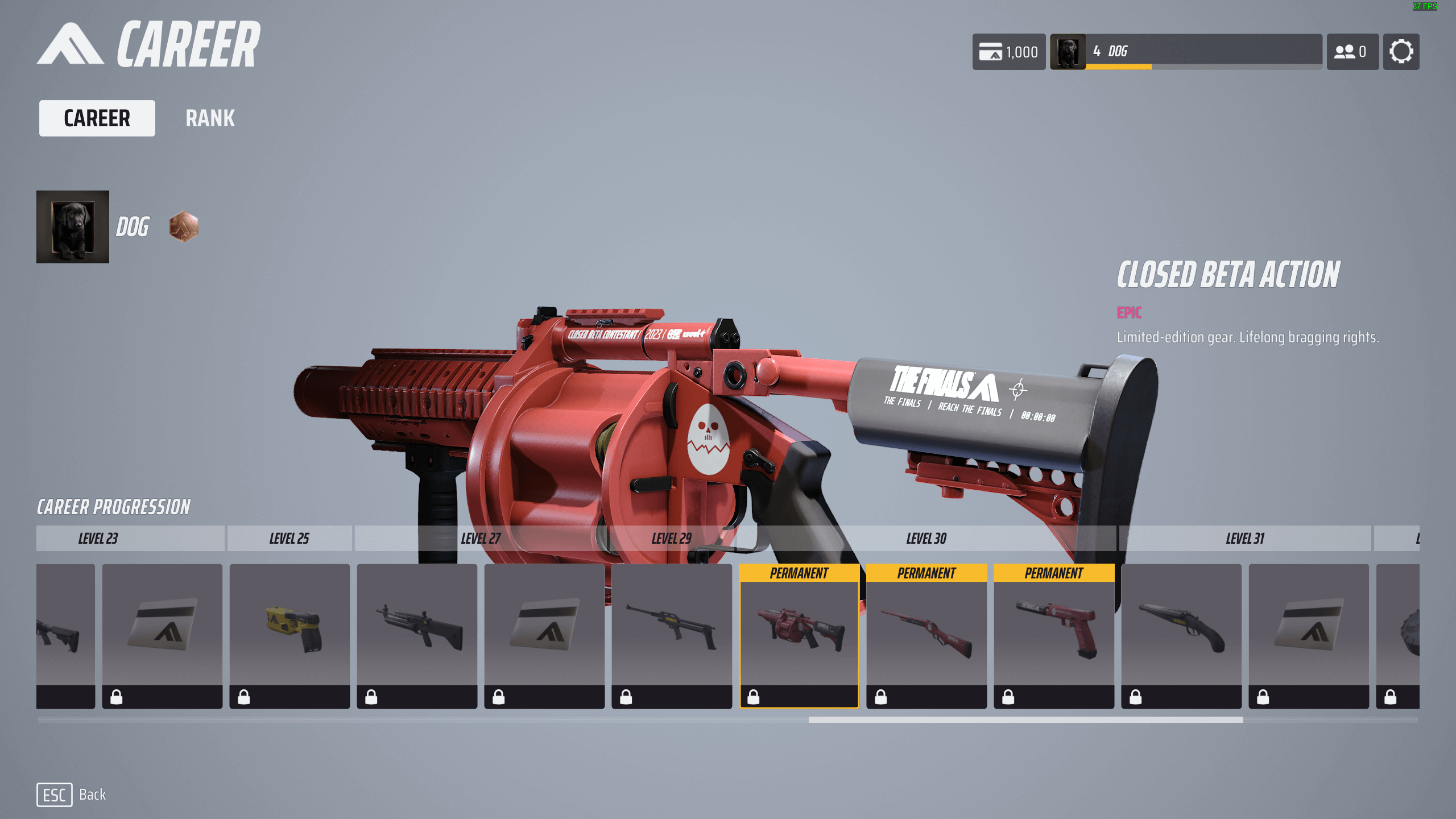This screenshot has height=819, width=1456.
Task: Choose the red lever-action rifle permanent reward
Action: tap(926, 635)
